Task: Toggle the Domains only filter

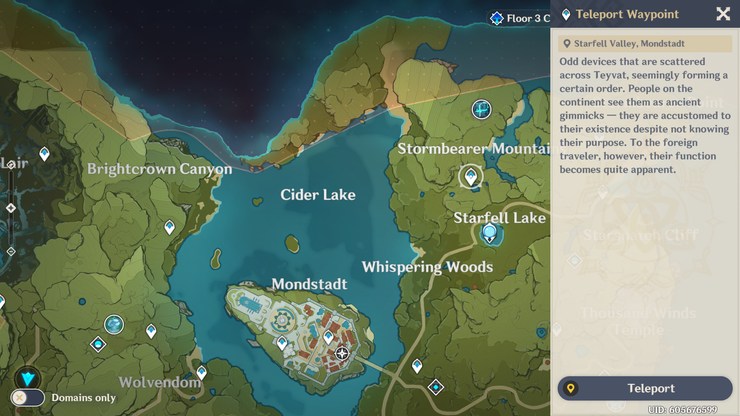Action: [29, 398]
